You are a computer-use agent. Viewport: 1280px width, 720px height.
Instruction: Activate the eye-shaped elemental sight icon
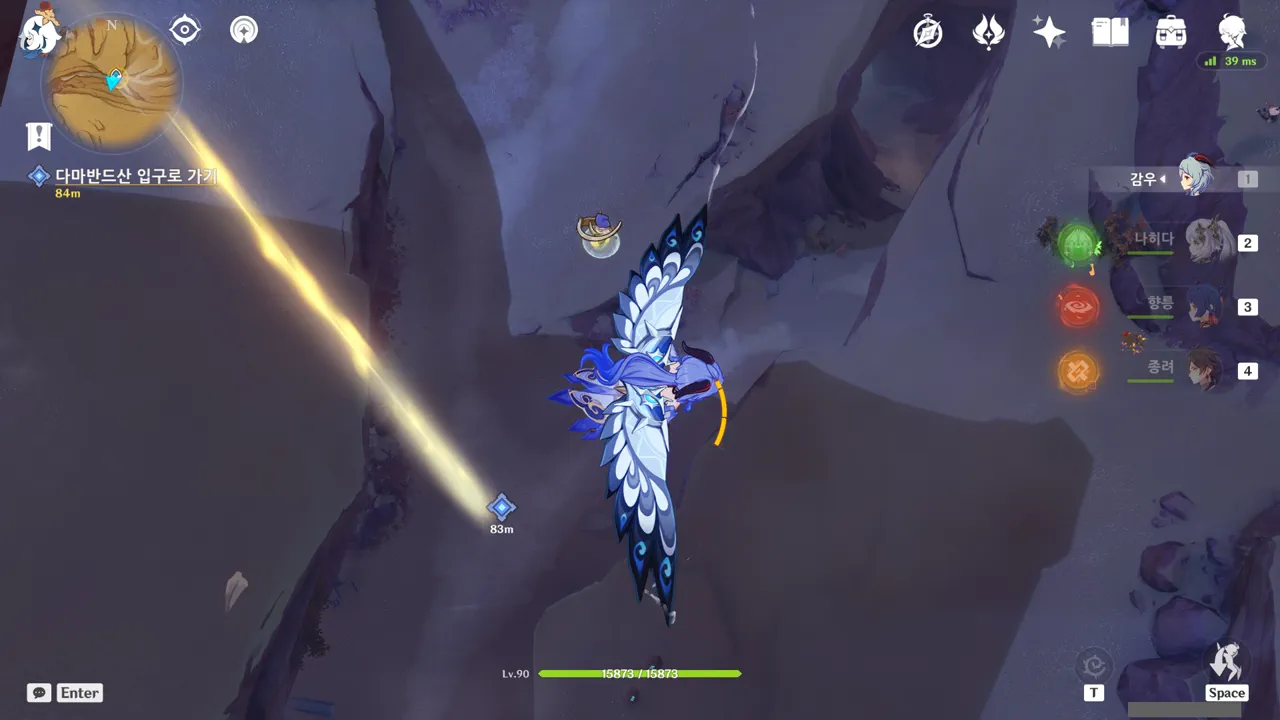pyautogui.click(x=185, y=30)
